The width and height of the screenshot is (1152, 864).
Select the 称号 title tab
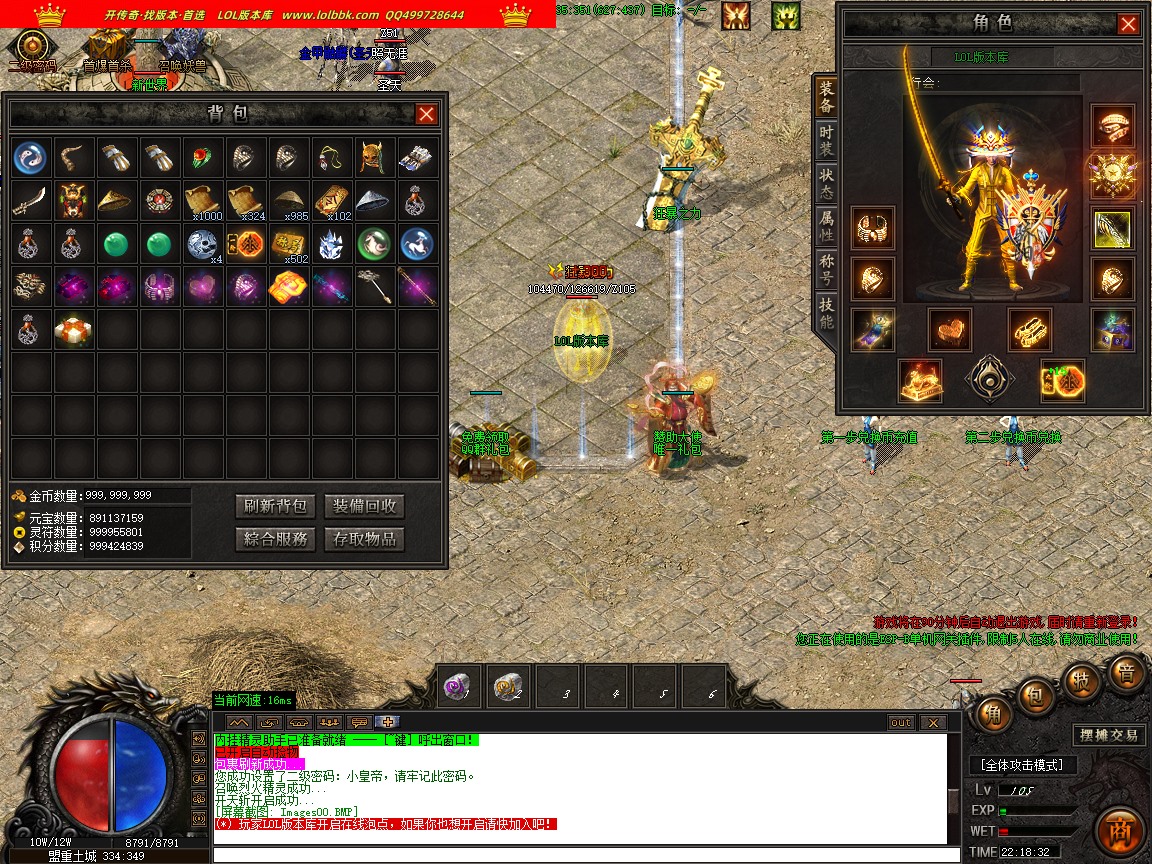(826, 270)
